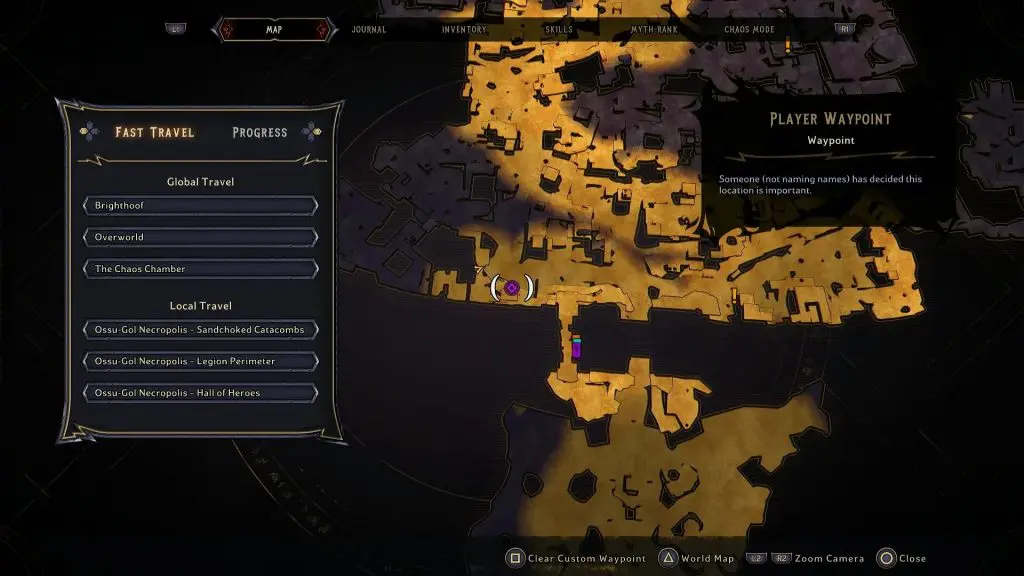Select Ossu-Gol Necropolis Sandchoked Catacombs

(x=201, y=330)
